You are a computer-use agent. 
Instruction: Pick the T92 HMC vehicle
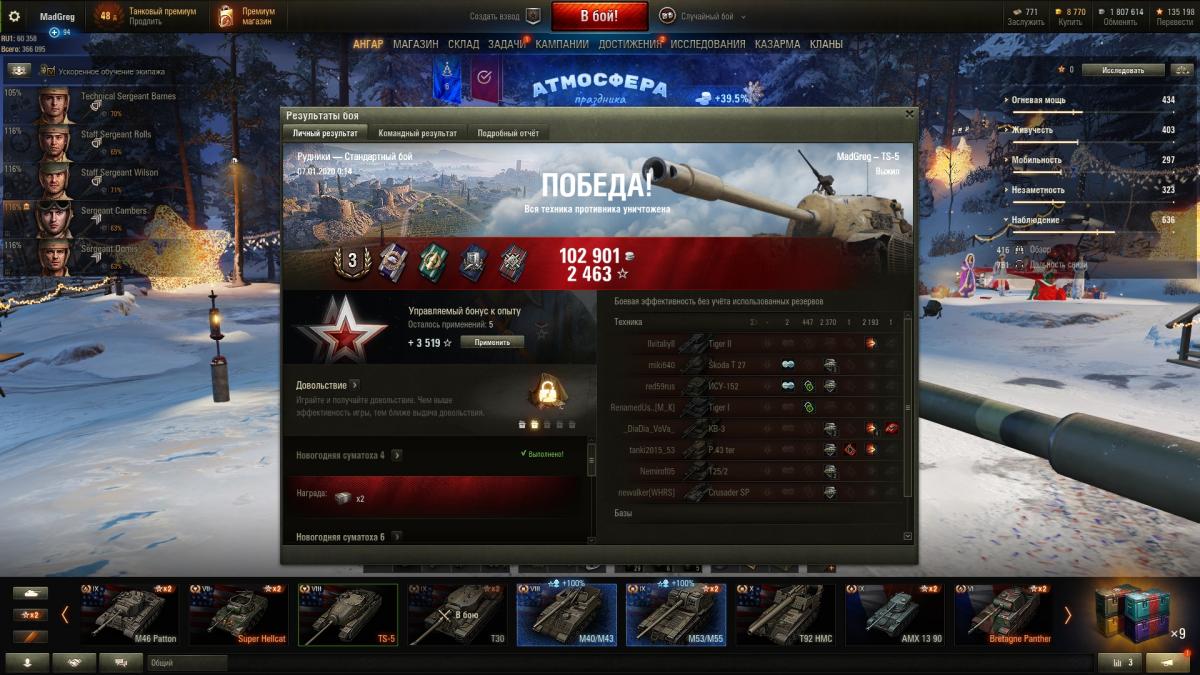pos(785,614)
